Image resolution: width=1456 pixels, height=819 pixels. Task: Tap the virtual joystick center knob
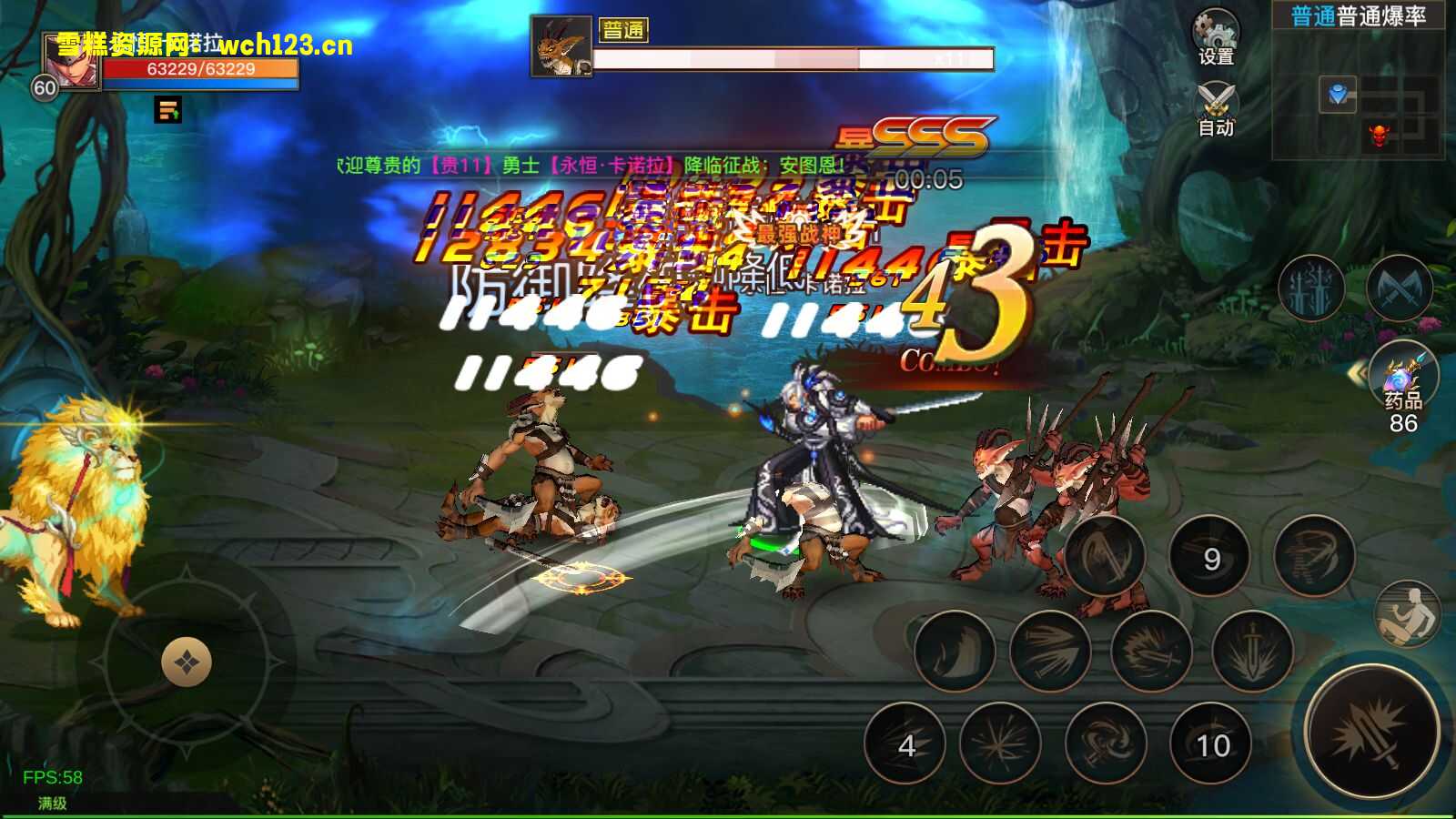(187, 662)
